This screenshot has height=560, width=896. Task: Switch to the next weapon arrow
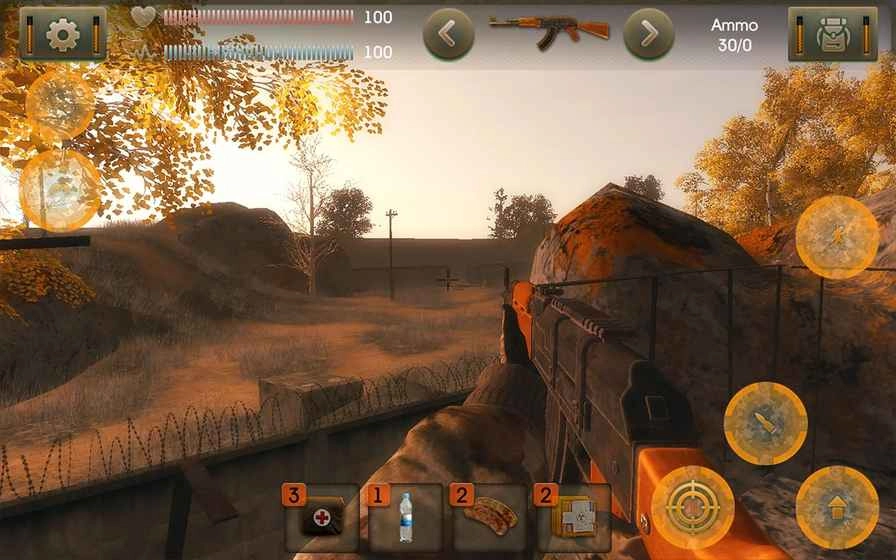(648, 35)
